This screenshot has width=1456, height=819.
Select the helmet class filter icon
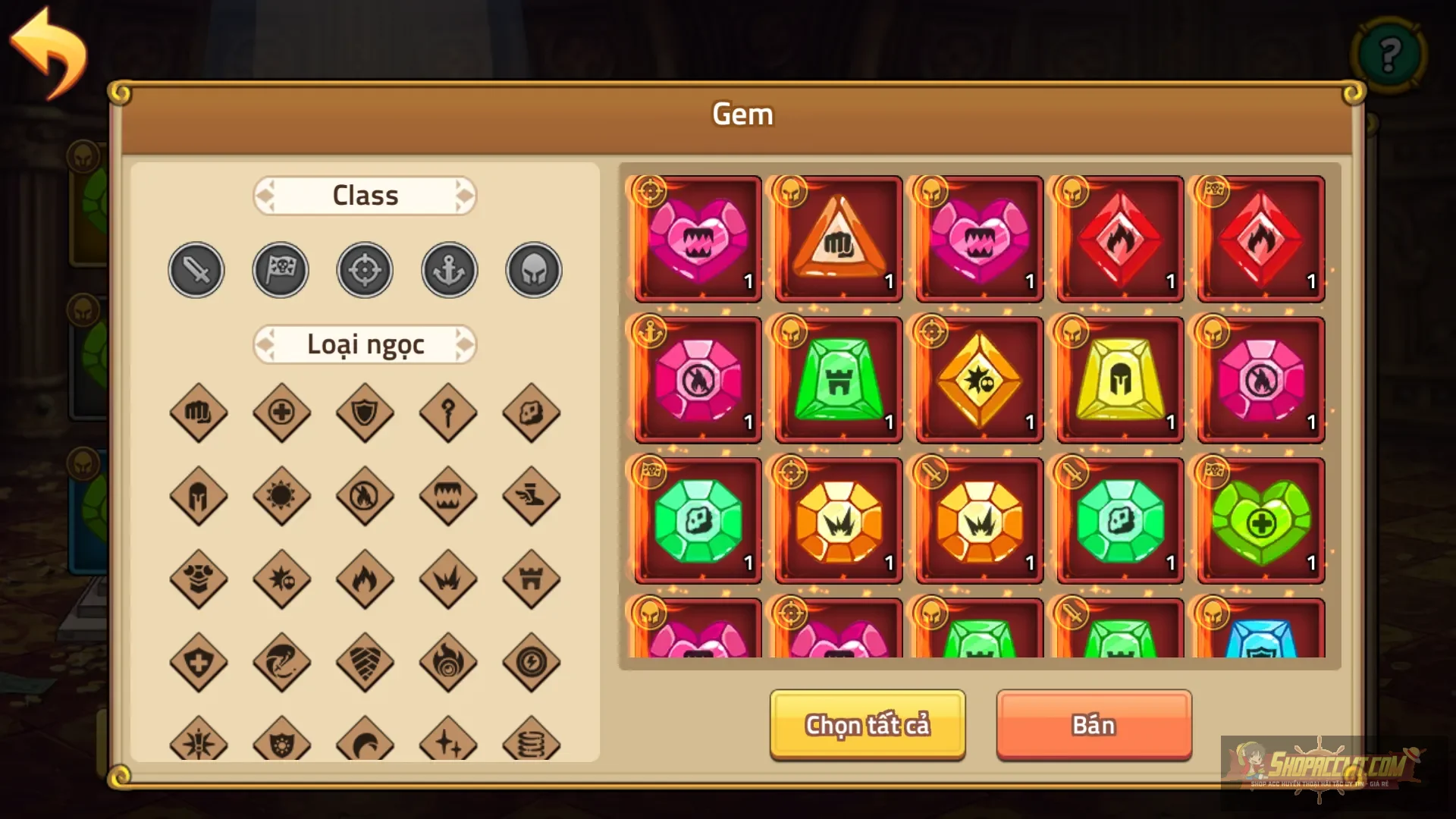tap(532, 269)
